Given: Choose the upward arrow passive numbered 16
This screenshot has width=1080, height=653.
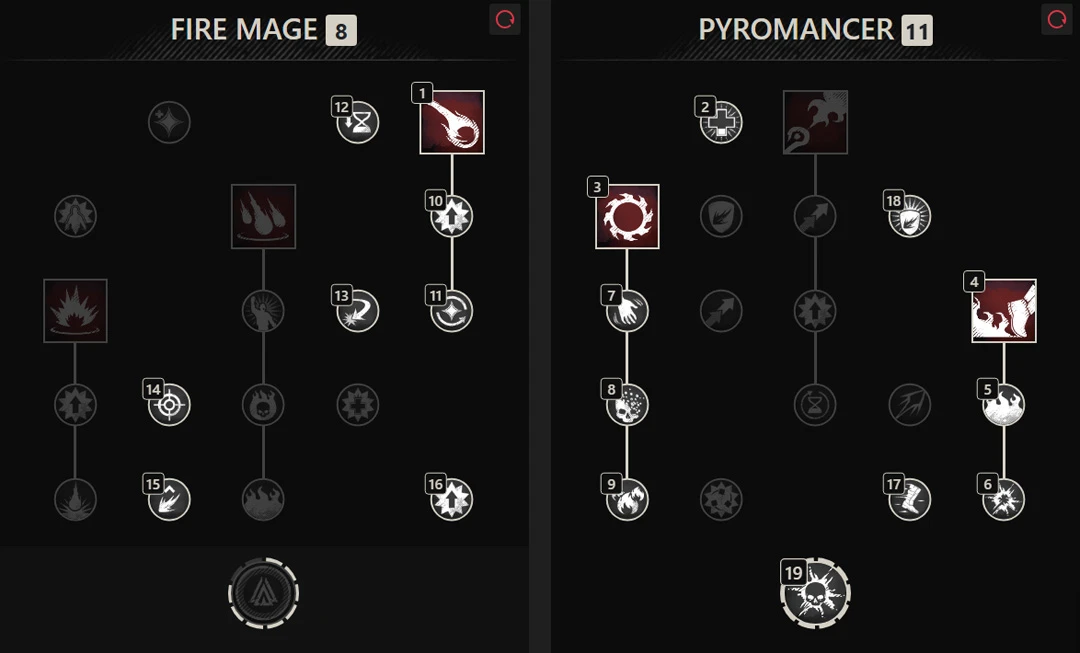Looking at the screenshot, I should click(x=452, y=499).
